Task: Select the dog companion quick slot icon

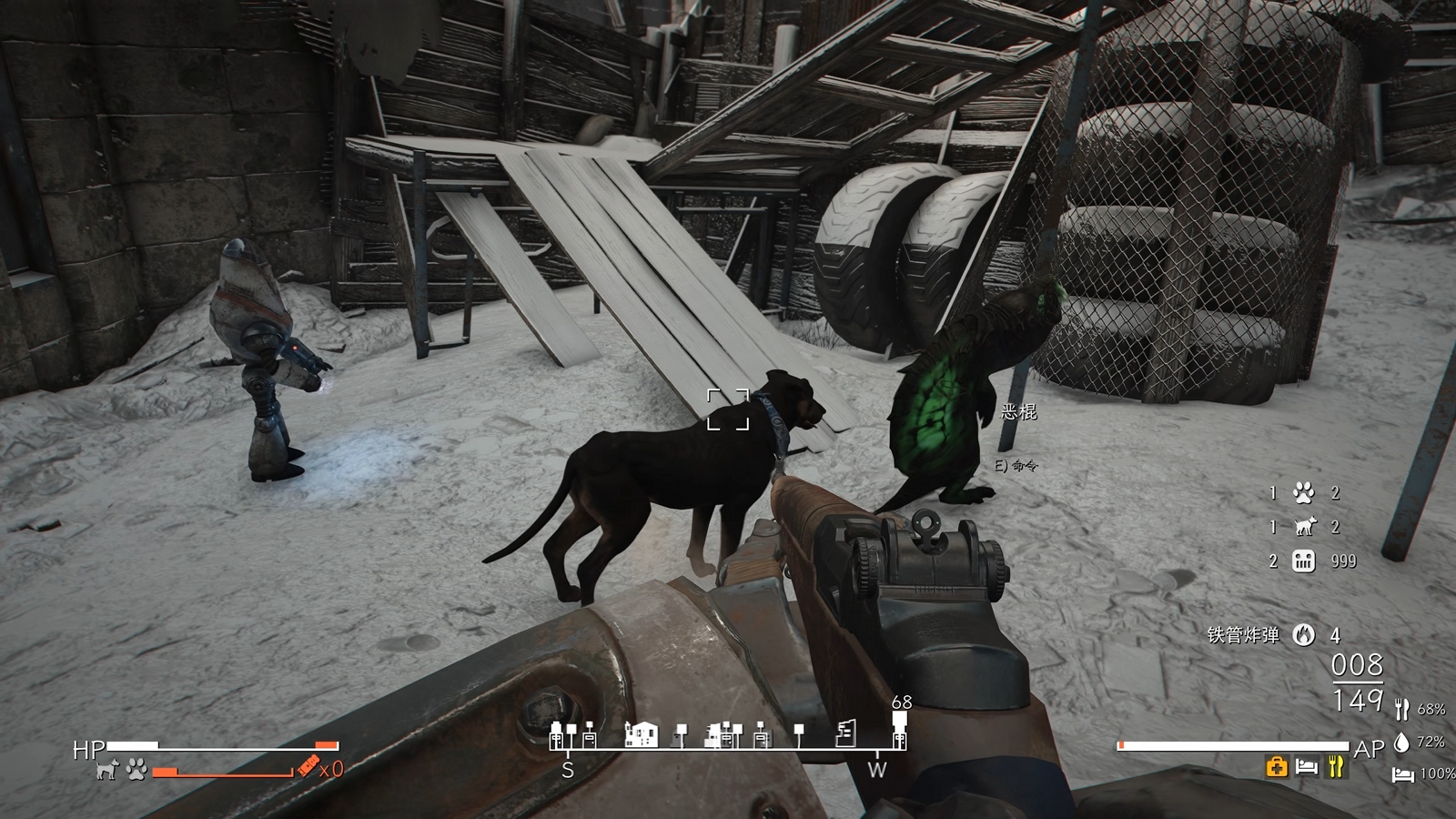Action: [1304, 527]
